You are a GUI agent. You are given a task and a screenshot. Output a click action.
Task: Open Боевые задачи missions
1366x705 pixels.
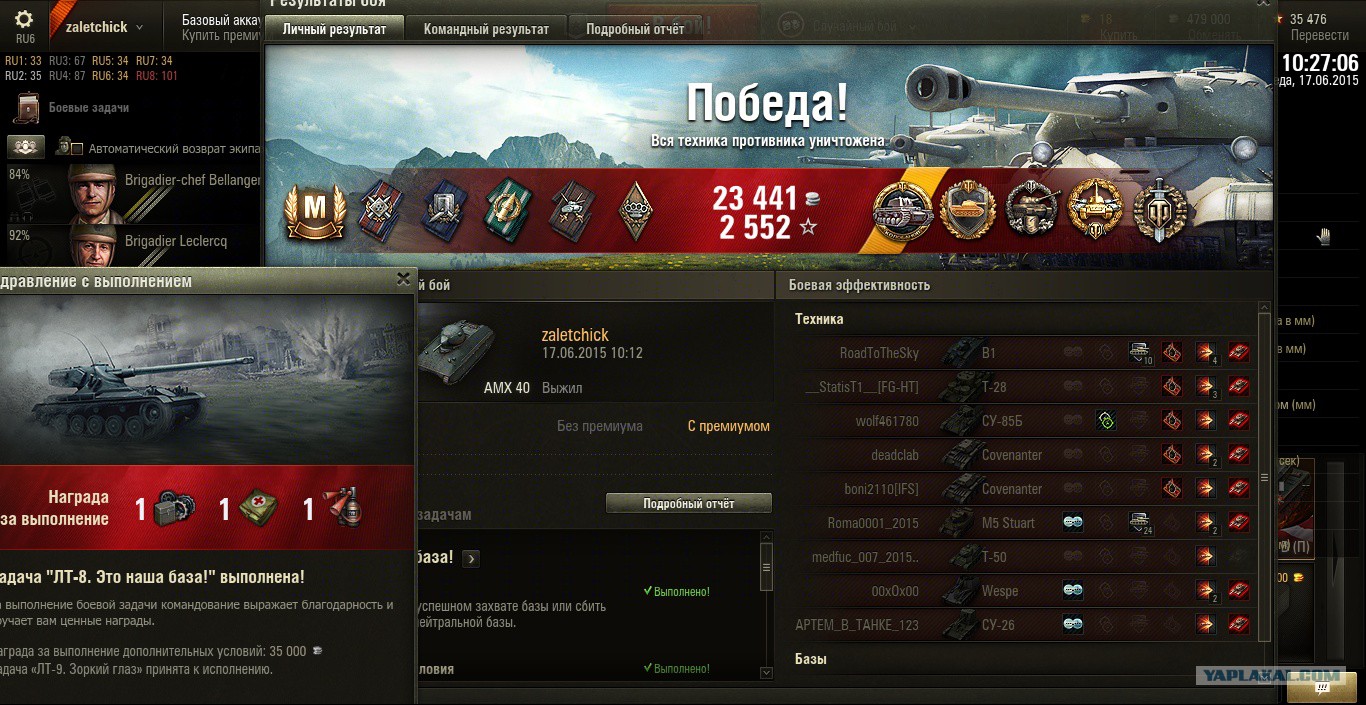(88, 108)
